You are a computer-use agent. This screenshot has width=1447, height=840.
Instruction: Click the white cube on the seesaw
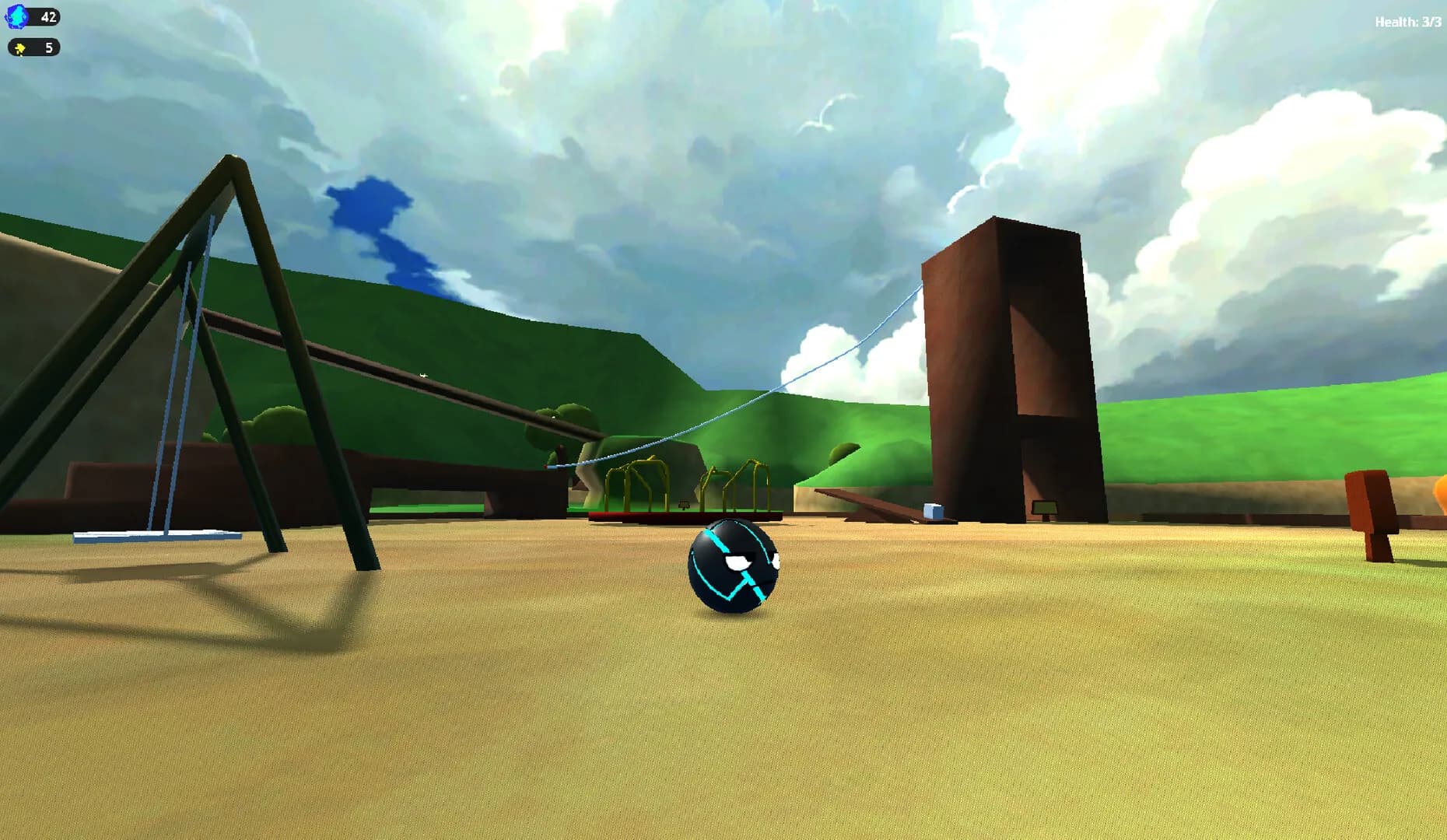click(x=930, y=509)
